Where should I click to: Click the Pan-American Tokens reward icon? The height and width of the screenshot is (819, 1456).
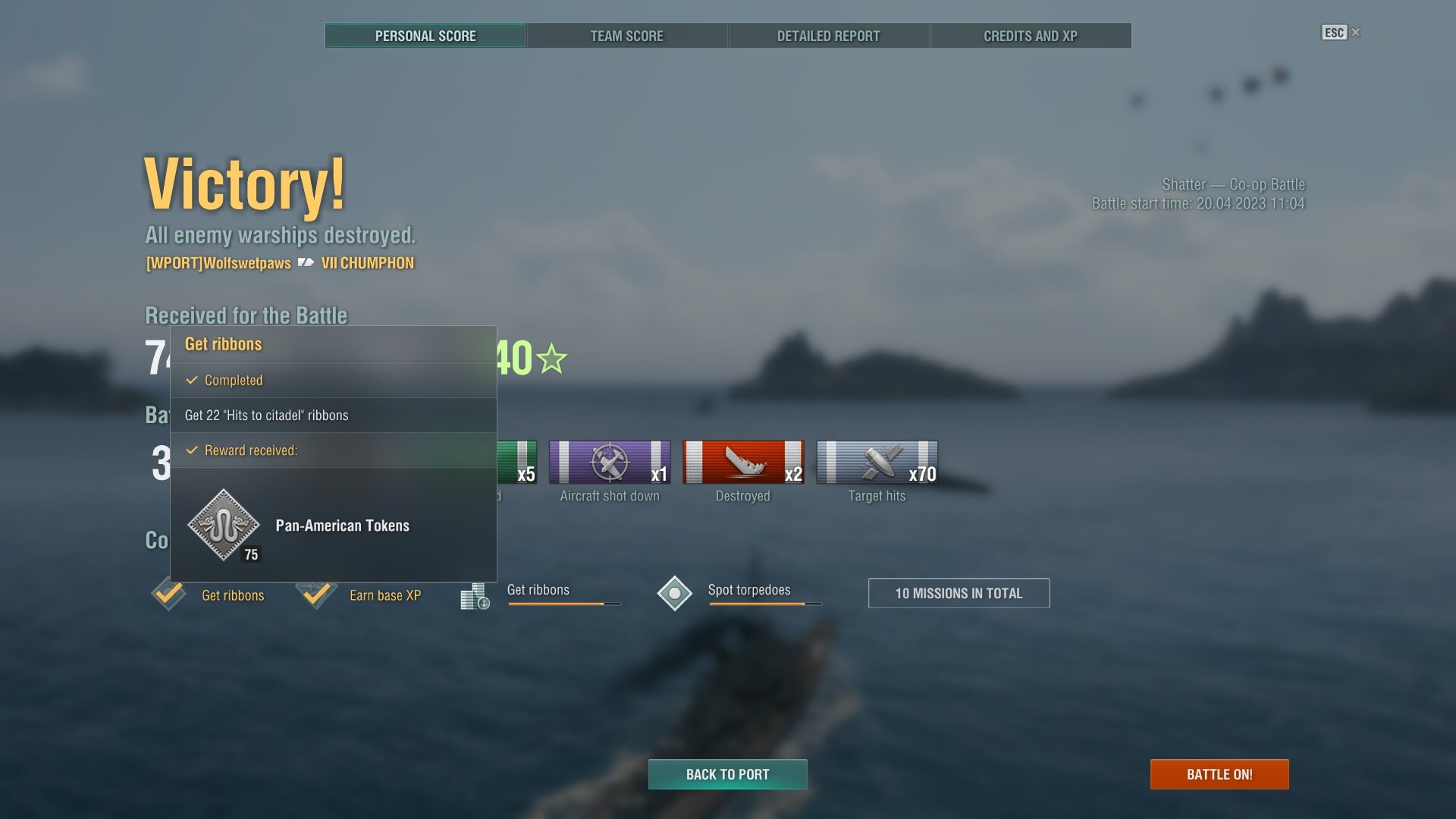[x=224, y=526]
